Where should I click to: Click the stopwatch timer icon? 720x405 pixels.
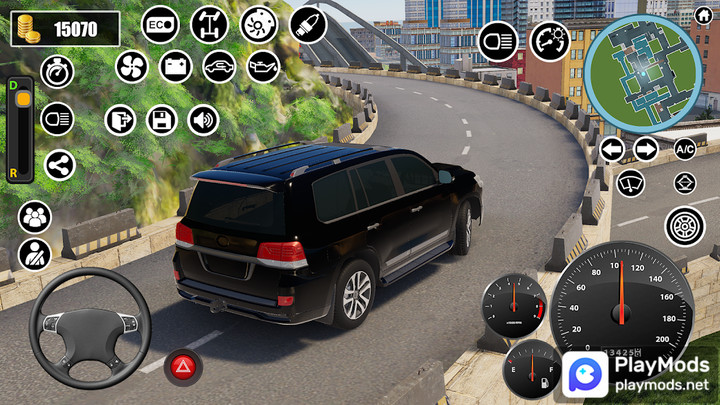point(58,72)
